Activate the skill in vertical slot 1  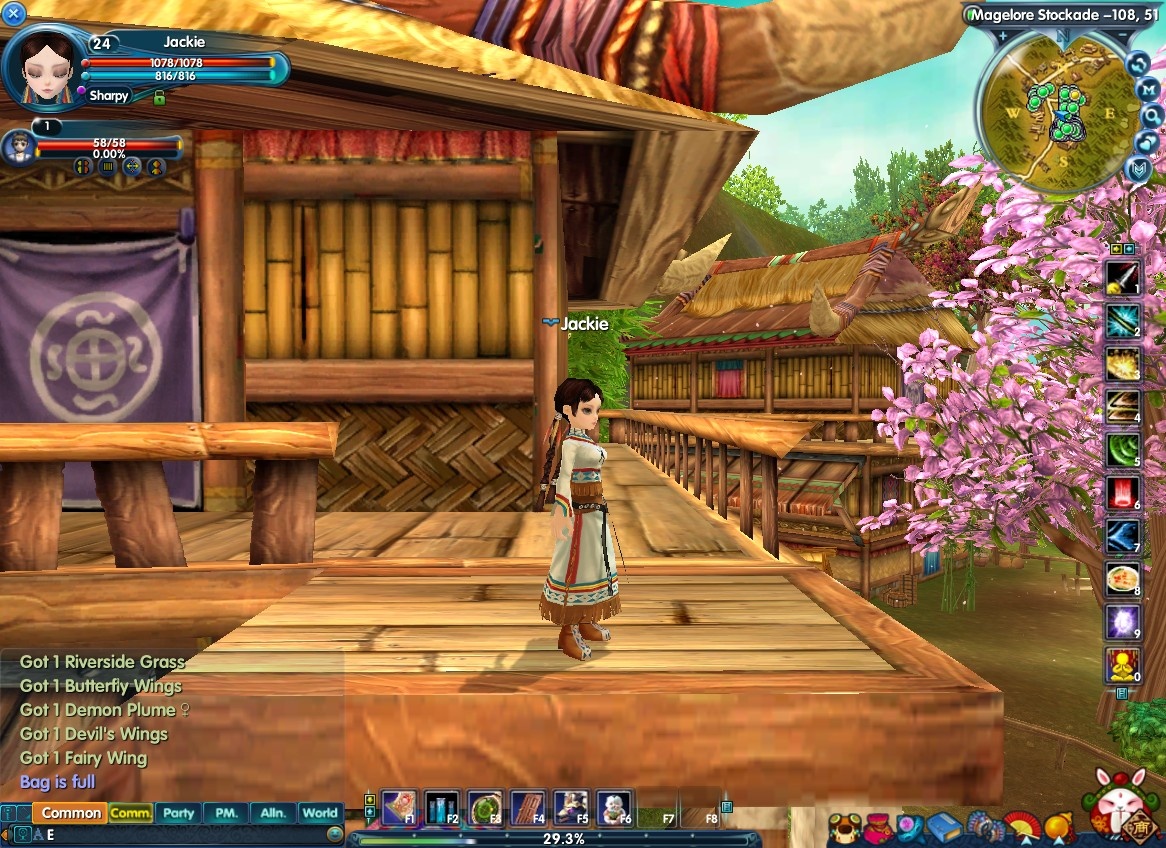pos(1122,277)
